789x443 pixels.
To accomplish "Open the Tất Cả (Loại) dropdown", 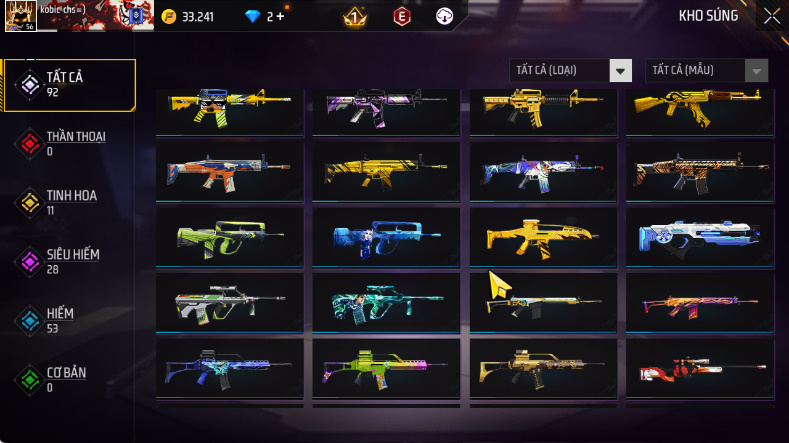I will [571, 70].
